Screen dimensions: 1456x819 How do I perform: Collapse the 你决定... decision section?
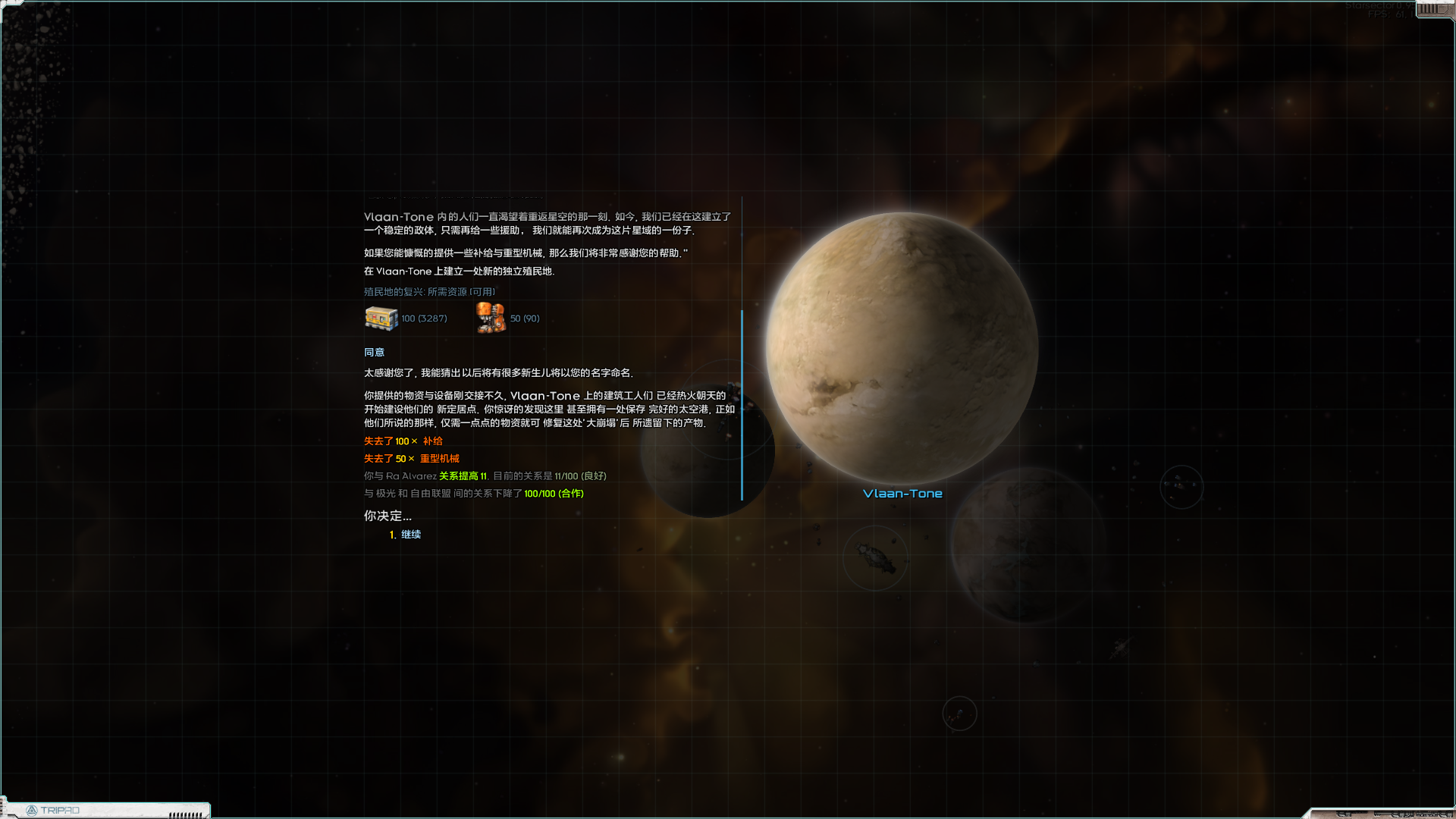387,515
